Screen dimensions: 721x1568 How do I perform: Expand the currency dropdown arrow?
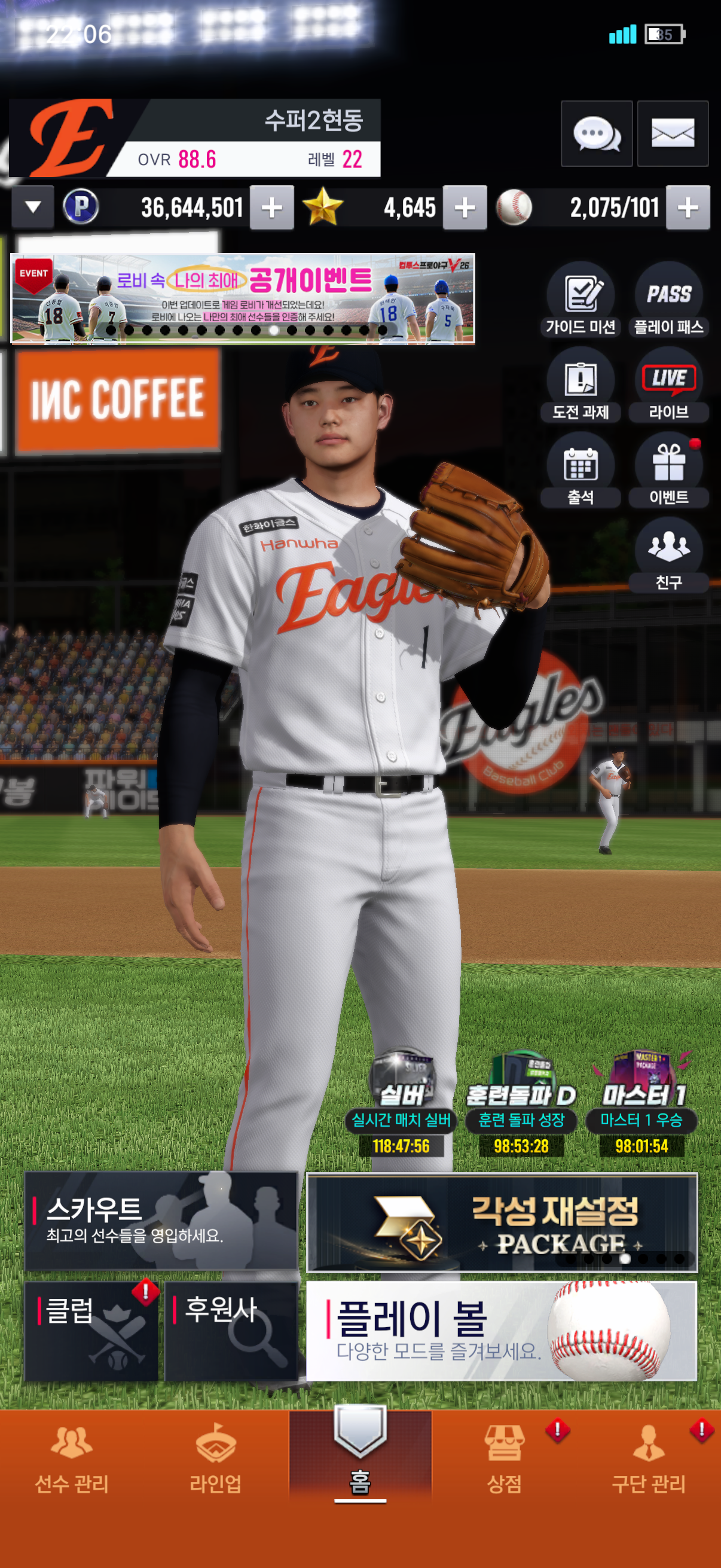click(x=33, y=208)
